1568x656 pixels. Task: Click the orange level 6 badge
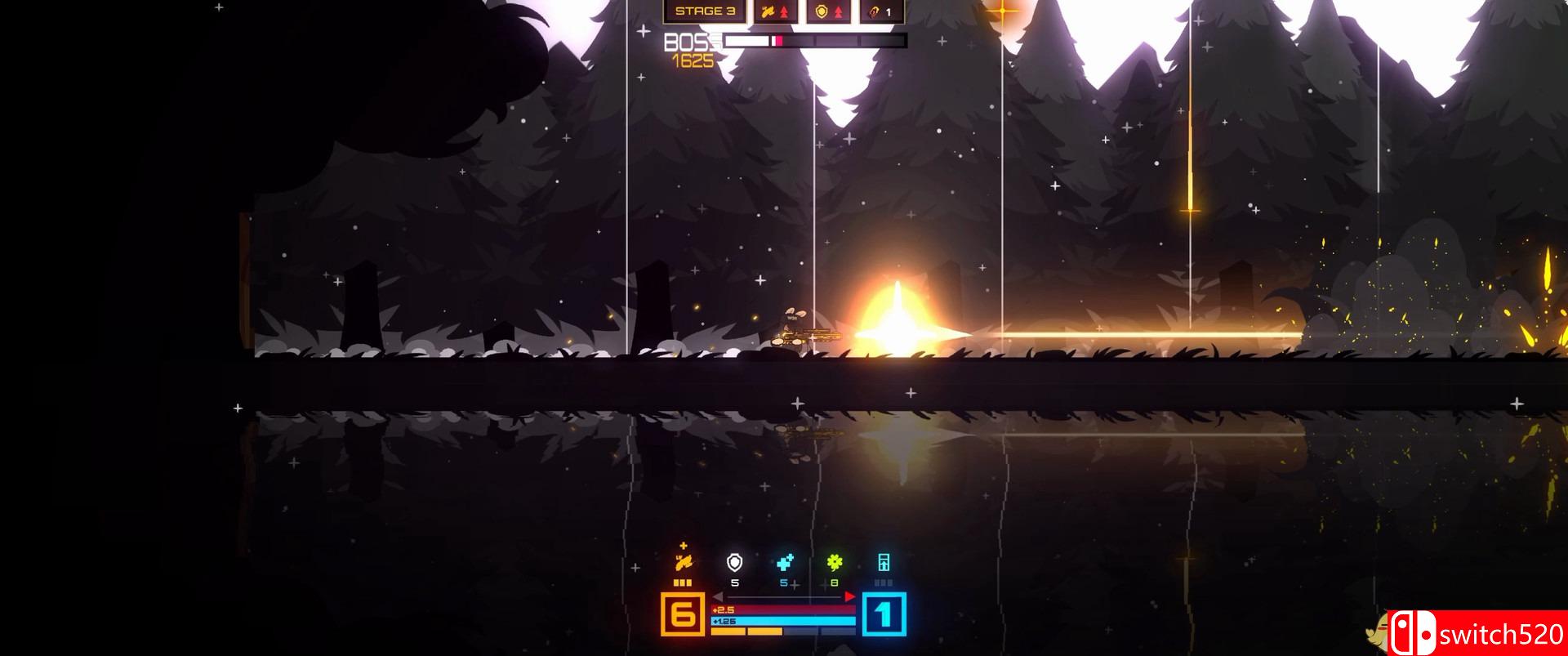[683, 614]
